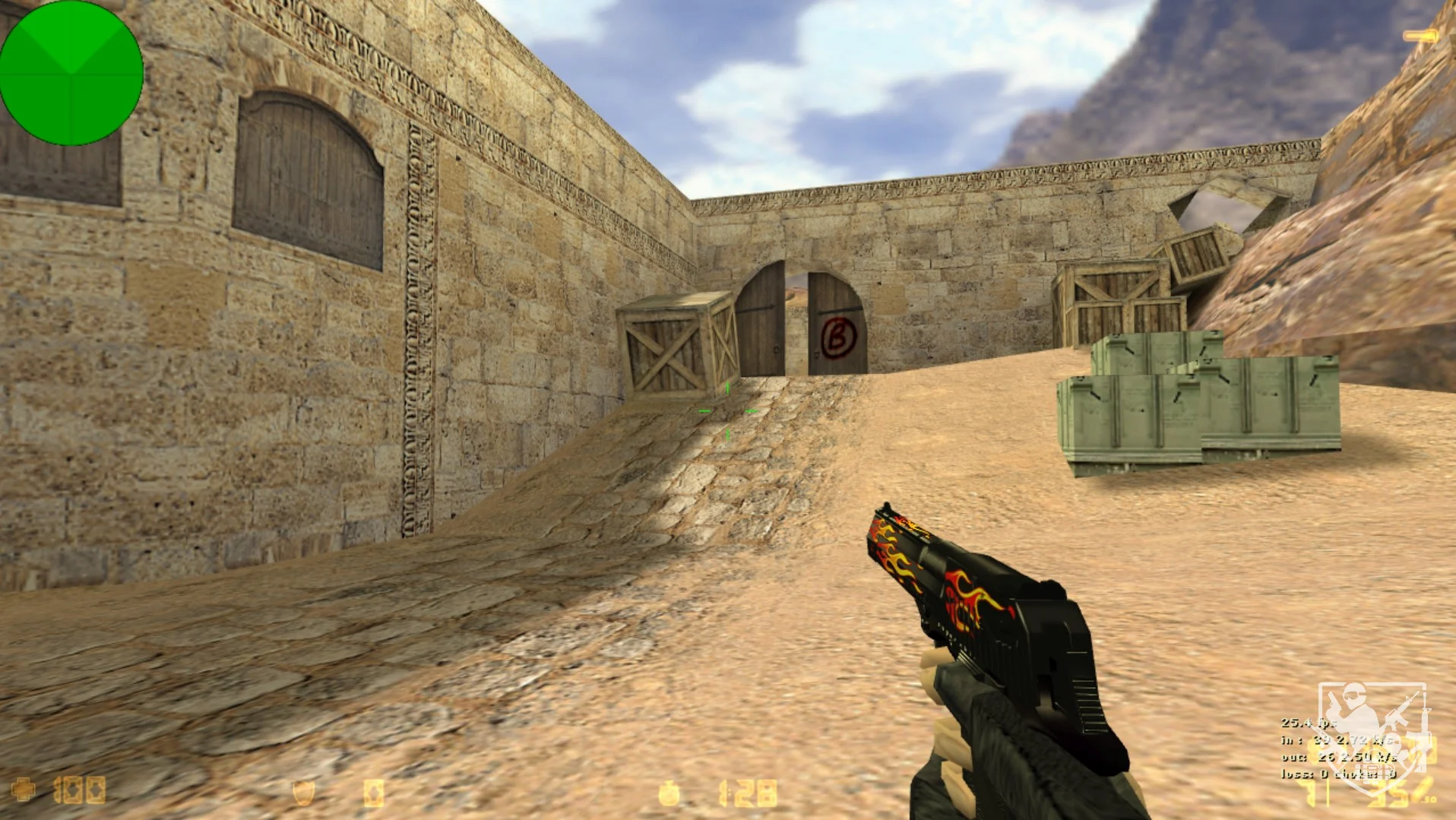Select the round timer clock icon

point(669,793)
